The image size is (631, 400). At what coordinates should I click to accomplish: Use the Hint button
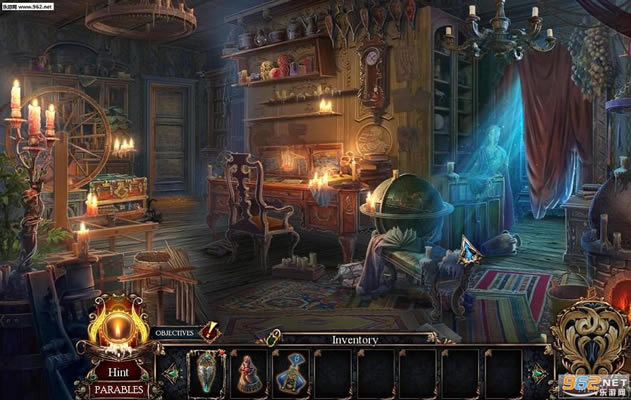[118, 370]
